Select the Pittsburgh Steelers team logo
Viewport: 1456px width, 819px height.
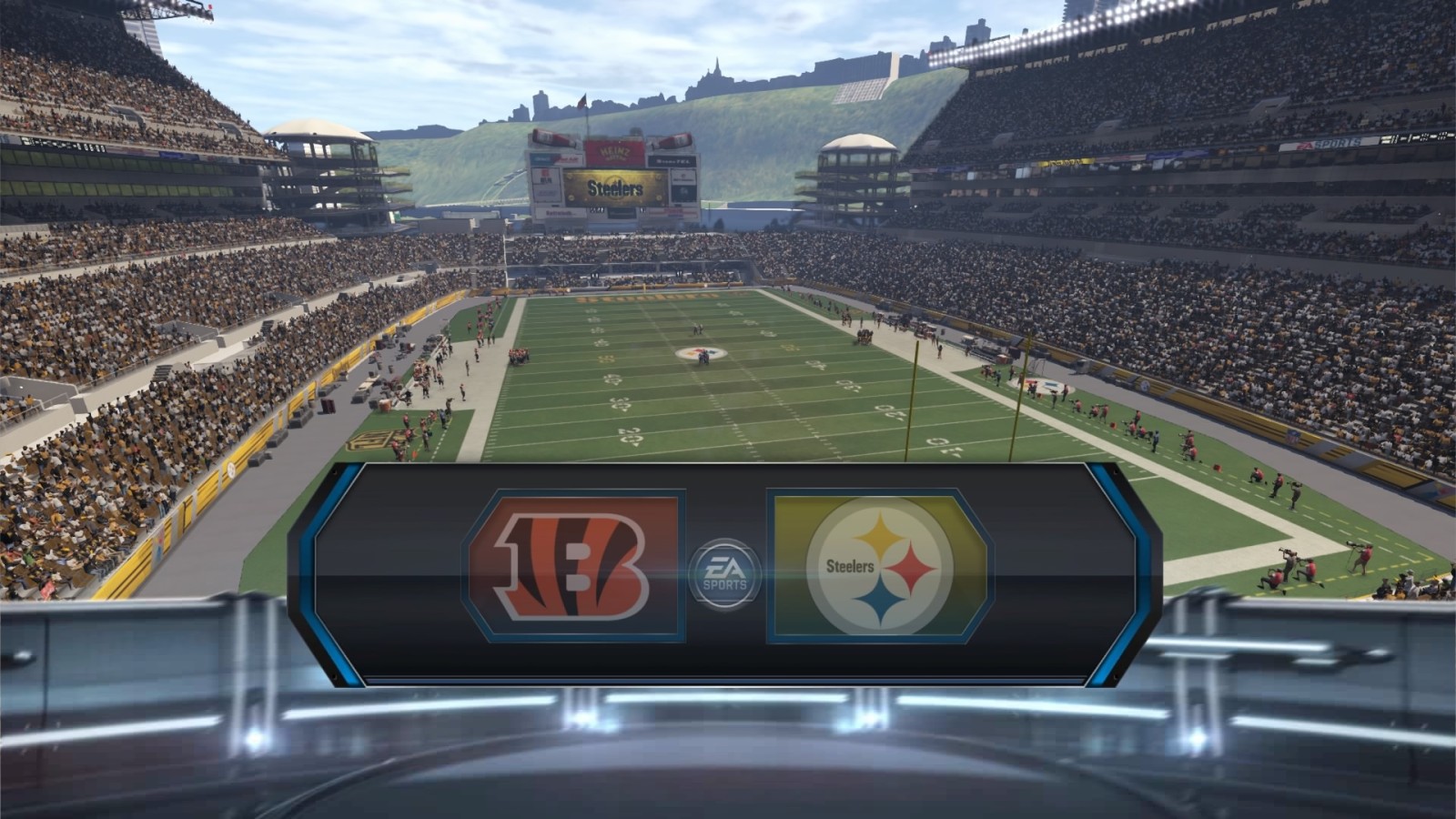coord(879,565)
